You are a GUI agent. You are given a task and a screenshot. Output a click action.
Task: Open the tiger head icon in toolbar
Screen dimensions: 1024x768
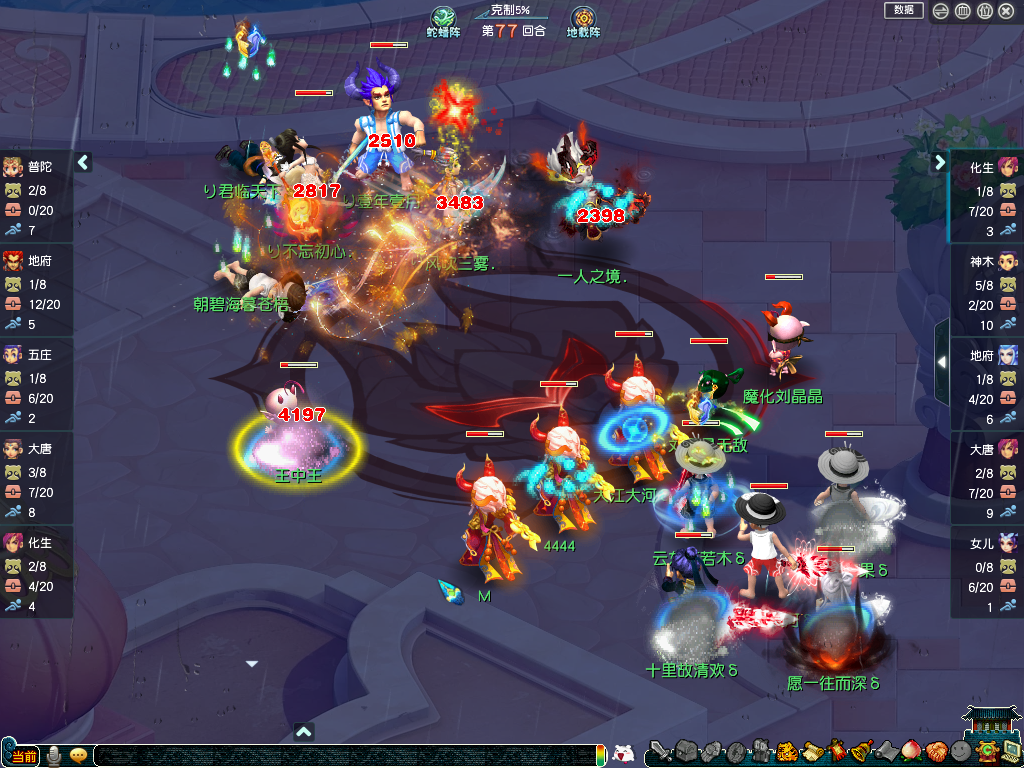pyautogui.click(x=786, y=751)
